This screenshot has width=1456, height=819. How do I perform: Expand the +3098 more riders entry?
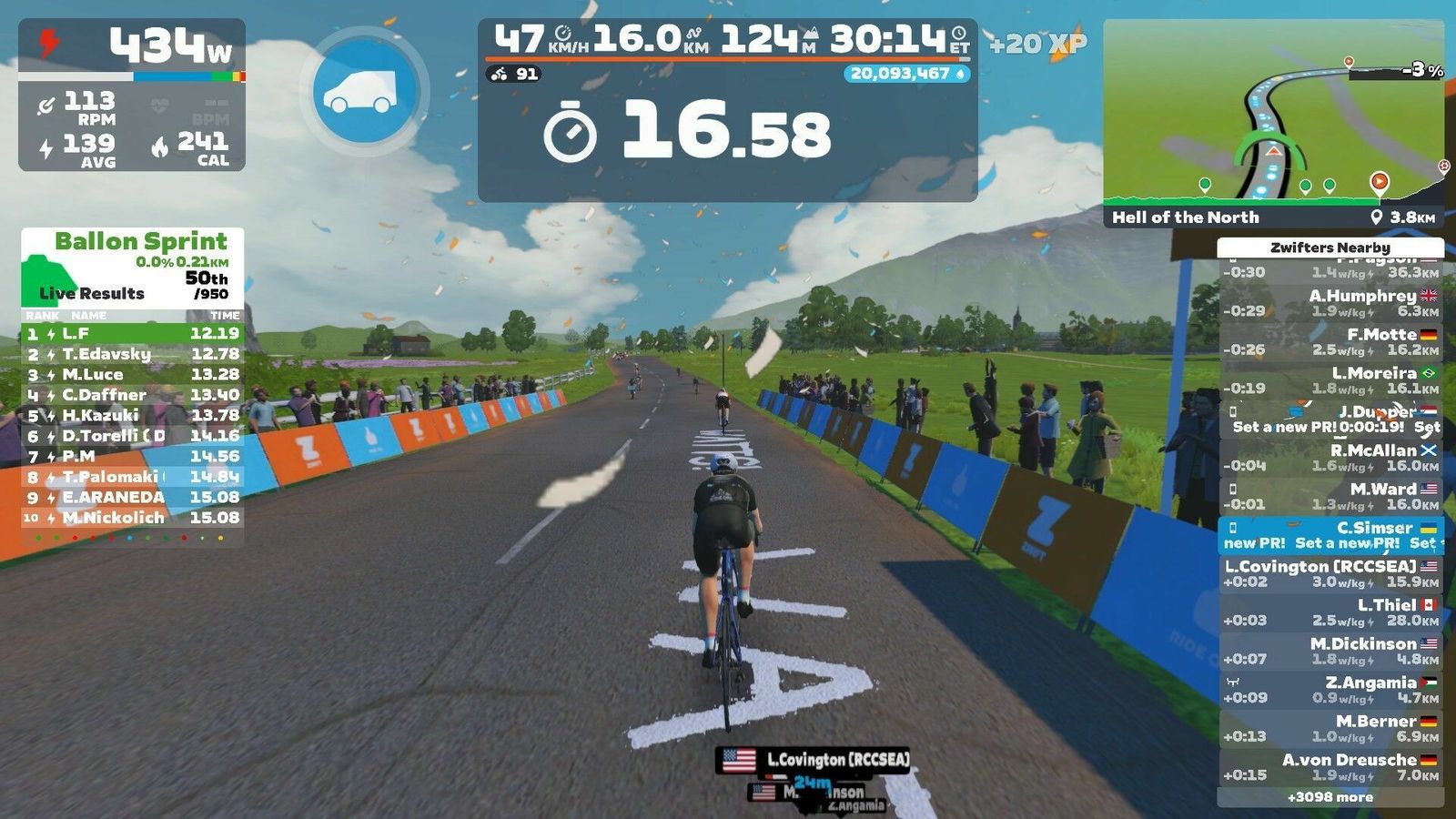point(1330,797)
